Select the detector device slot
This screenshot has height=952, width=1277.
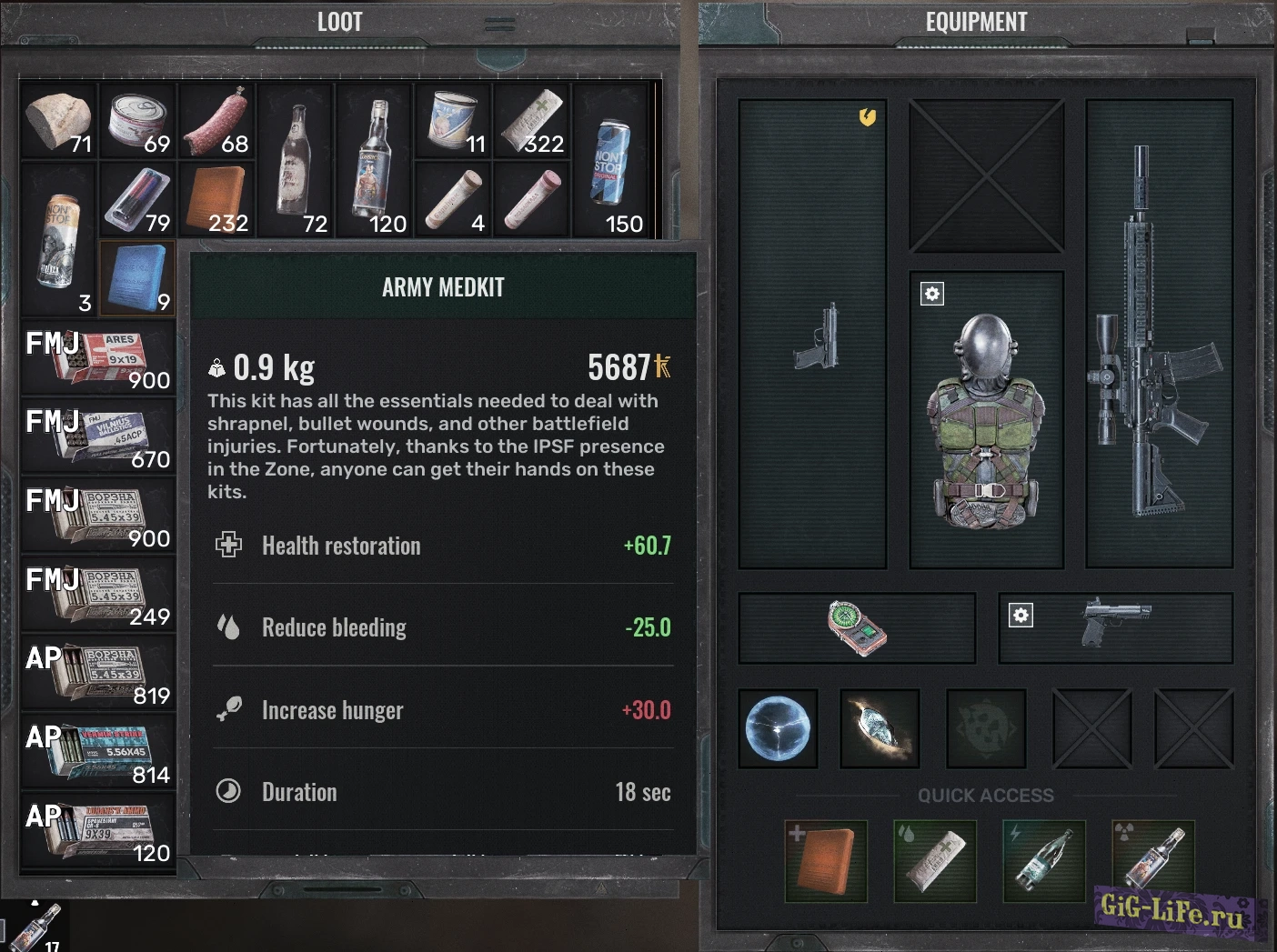click(856, 627)
